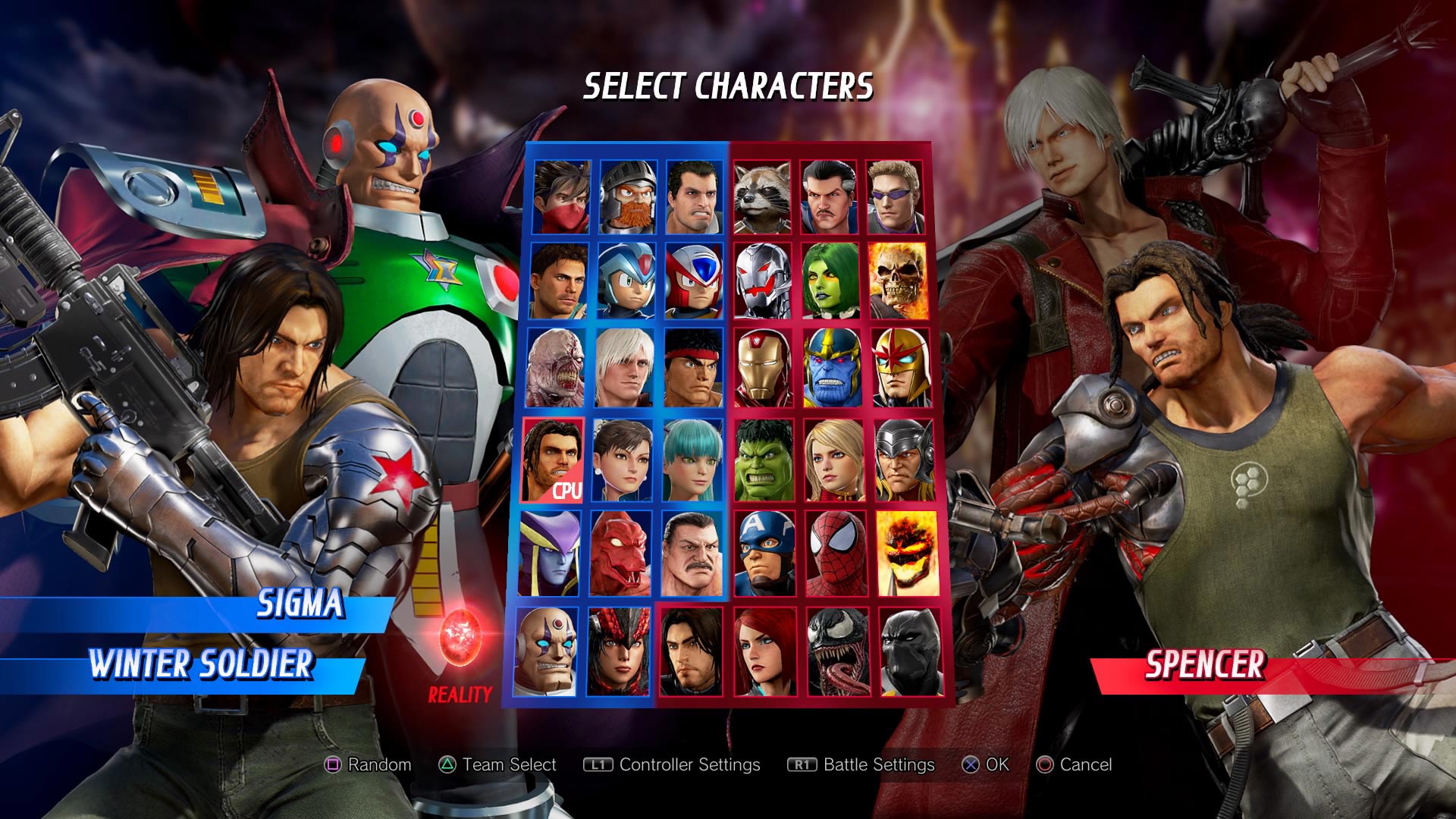Choose the Spider-Man tile

pos(835,553)
